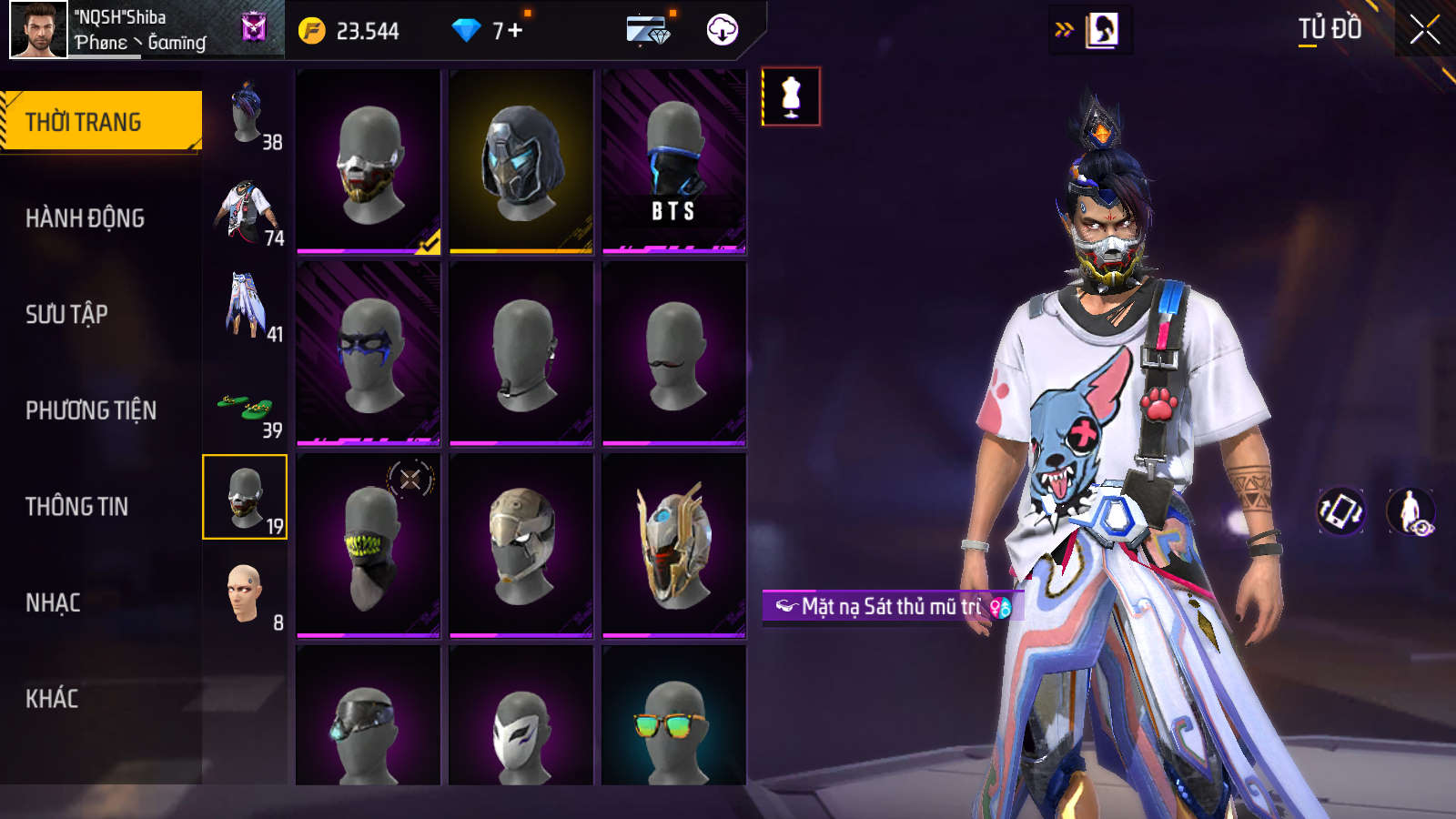Select the green fanged grin mask
The width and height of the screenshot is (1456, 819).
click(x=369, y=546)
